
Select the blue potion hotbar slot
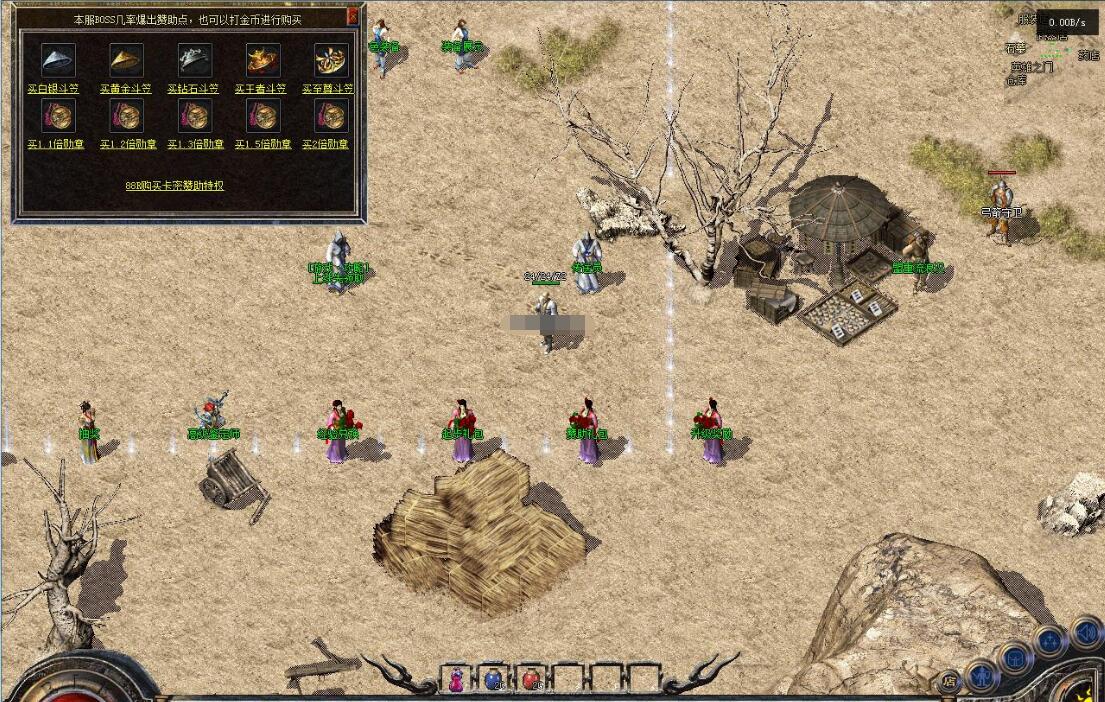(493, 679)
